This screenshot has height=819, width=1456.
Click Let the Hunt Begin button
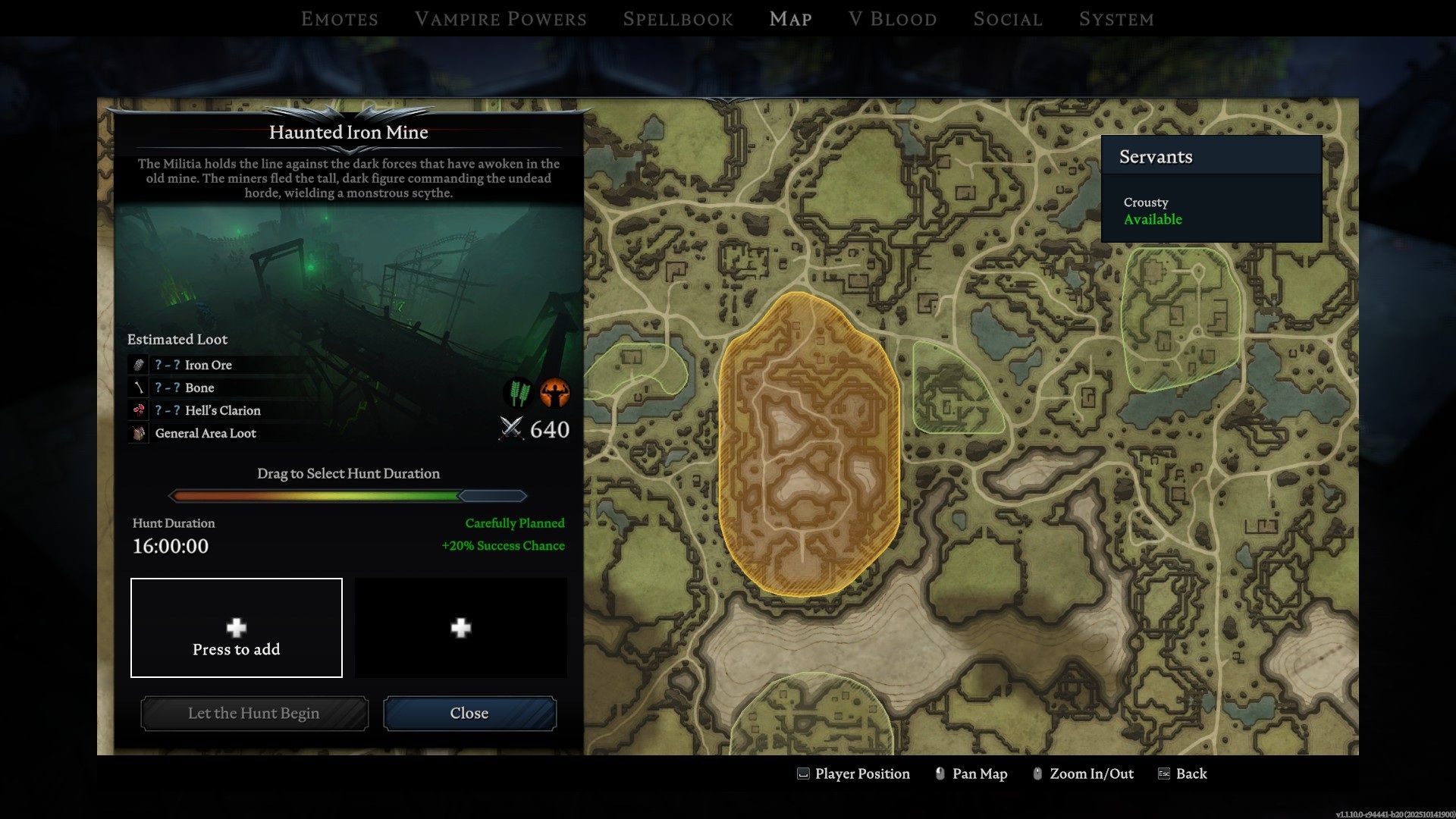coord(254,714)
